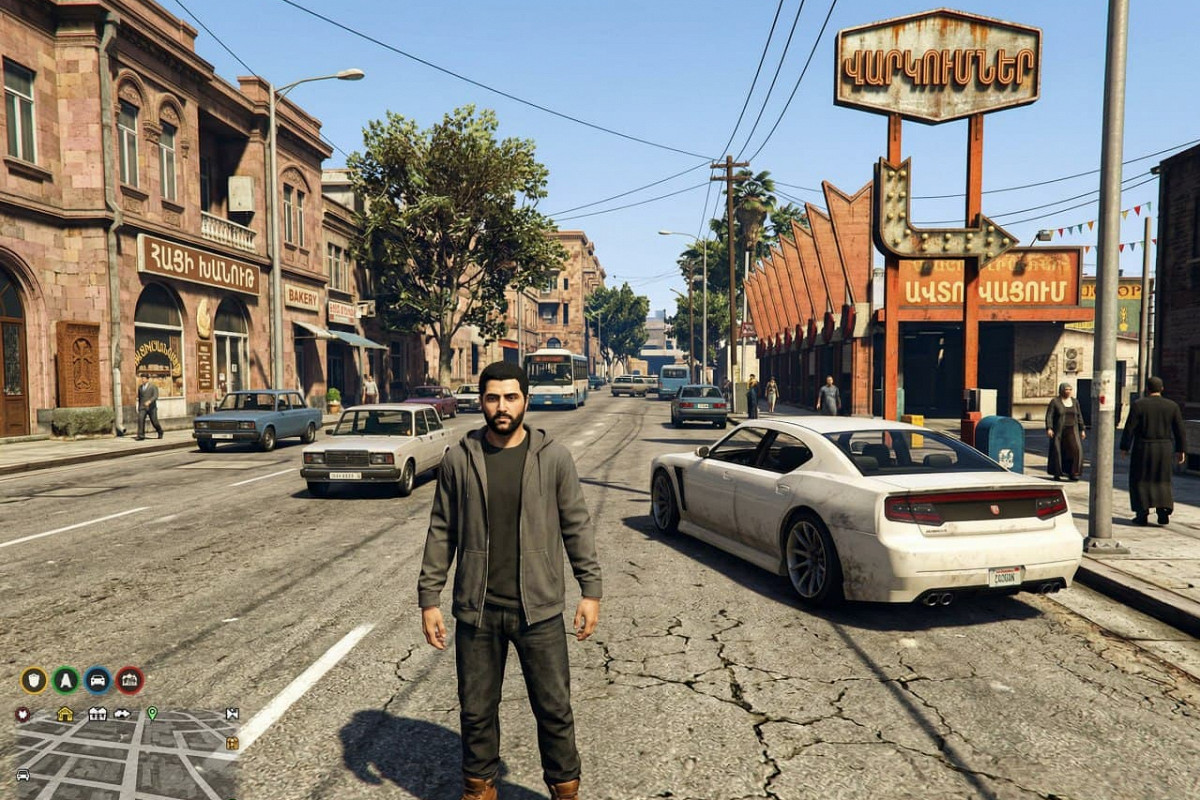This screenshot has height=800, width=1200.
Task: Click the yellow house marker on minimap
Action: (x=65, y=713)
